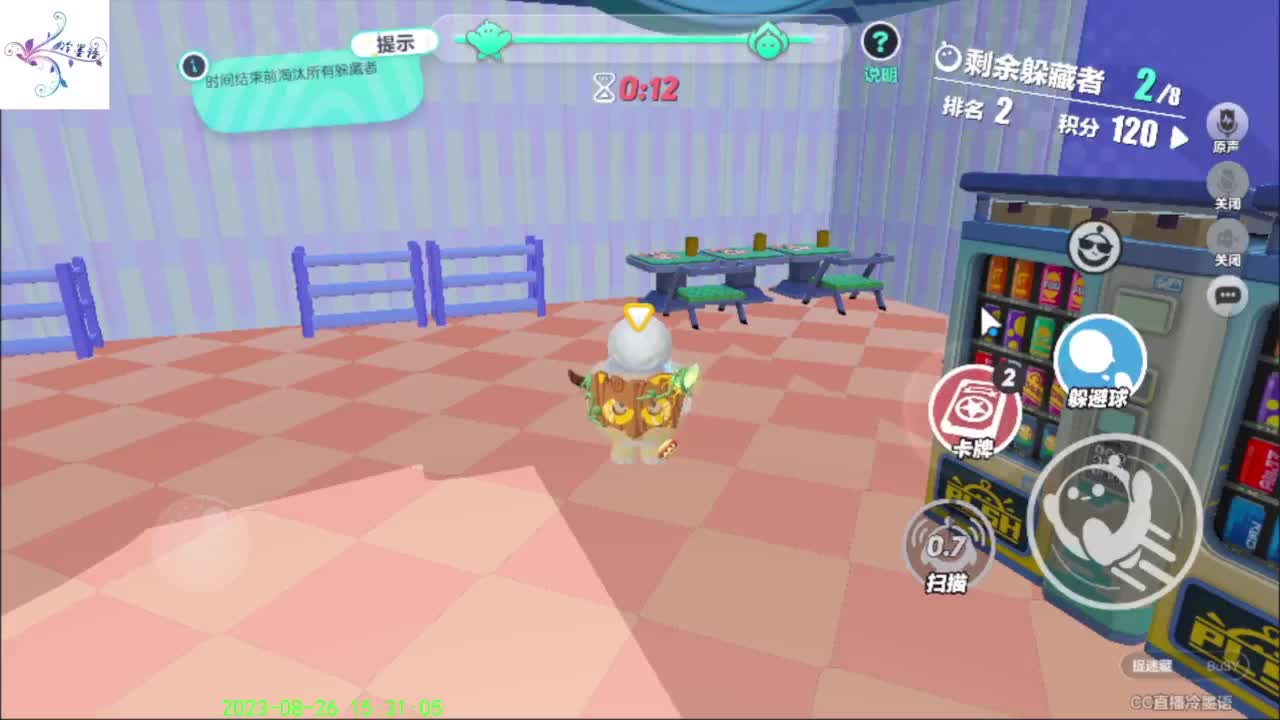Turn on the muted speaker marked 关闭
This screenshot has height=720, width=1280.
pos(1227,240)
